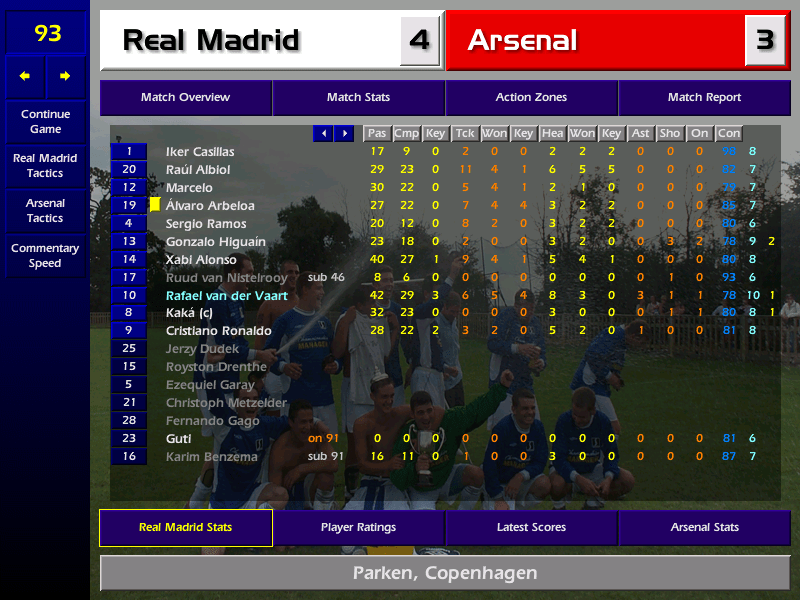The height and width of the screenshot is (600, 800).
Task: Go back with the left yellow arrow
Action: click(x=25, y=76)
